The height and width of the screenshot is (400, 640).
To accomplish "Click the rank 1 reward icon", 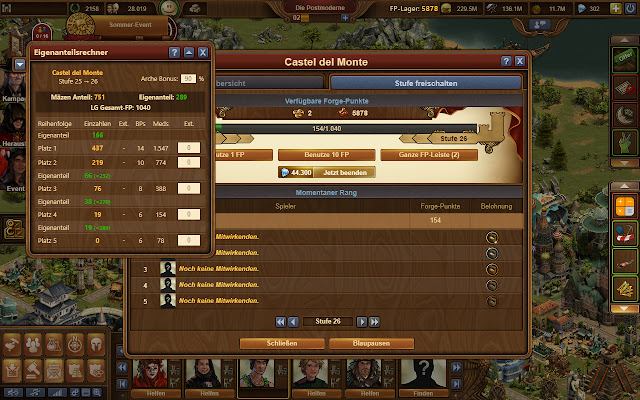I will click(491, 237).
